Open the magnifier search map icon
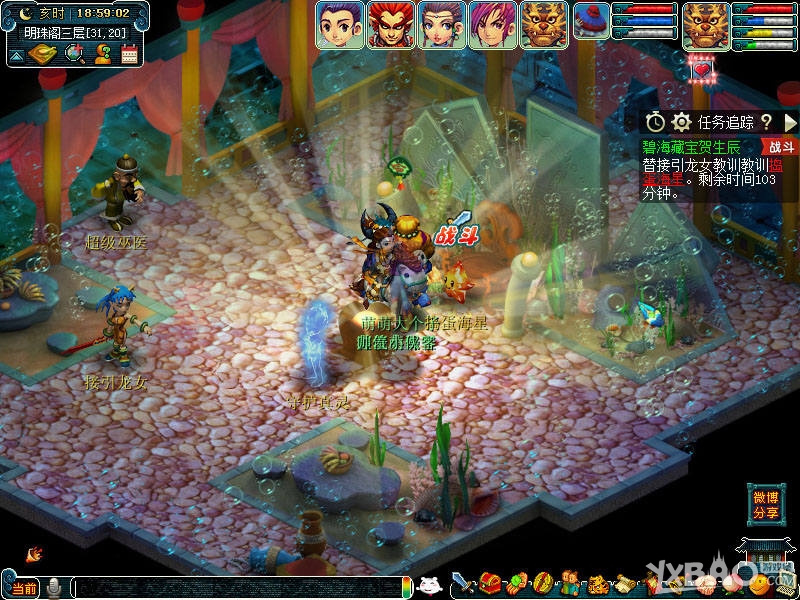The width and height of the screenshot is (800, 600). 74,53
